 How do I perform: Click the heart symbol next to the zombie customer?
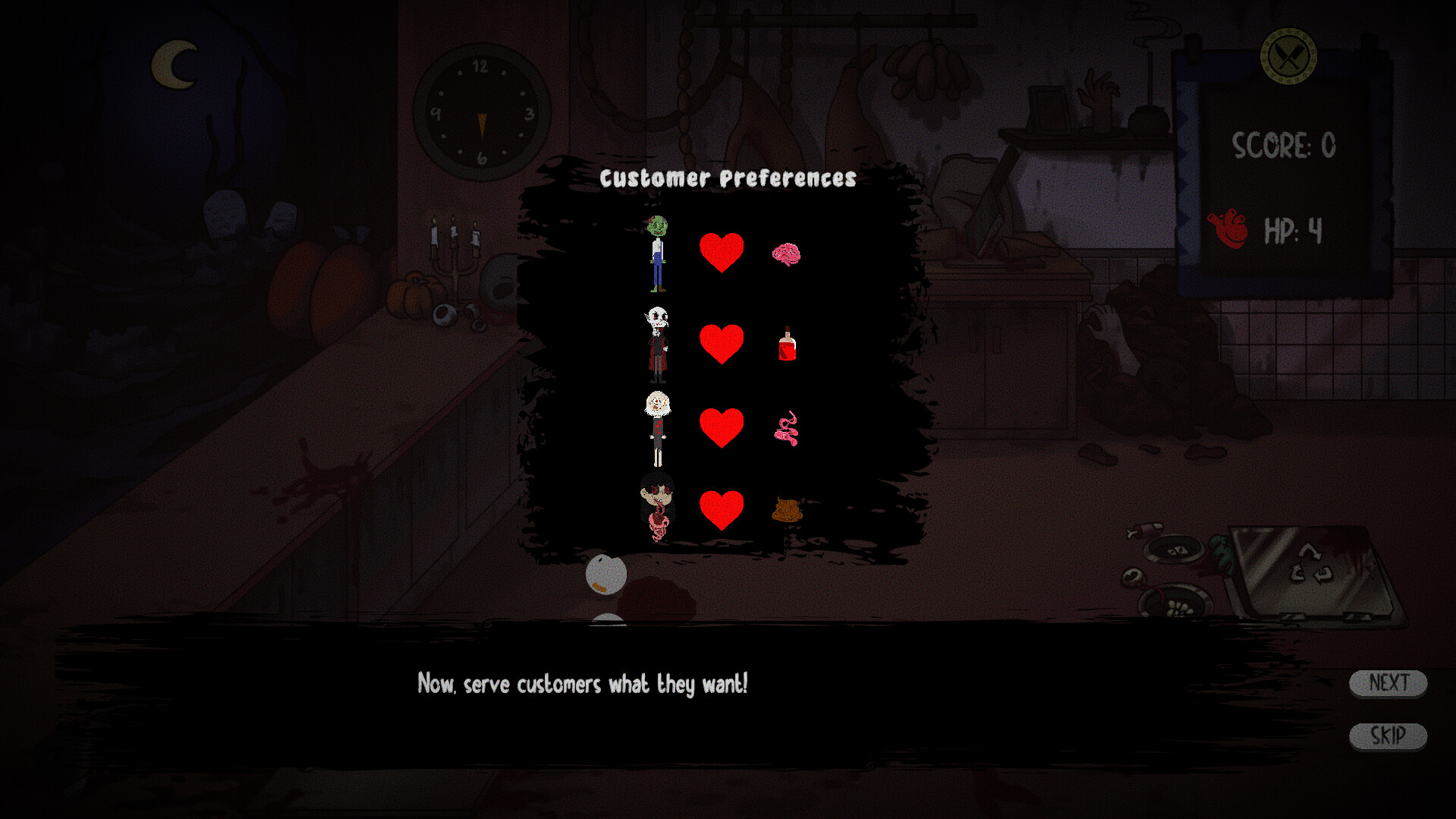[721, 250]
